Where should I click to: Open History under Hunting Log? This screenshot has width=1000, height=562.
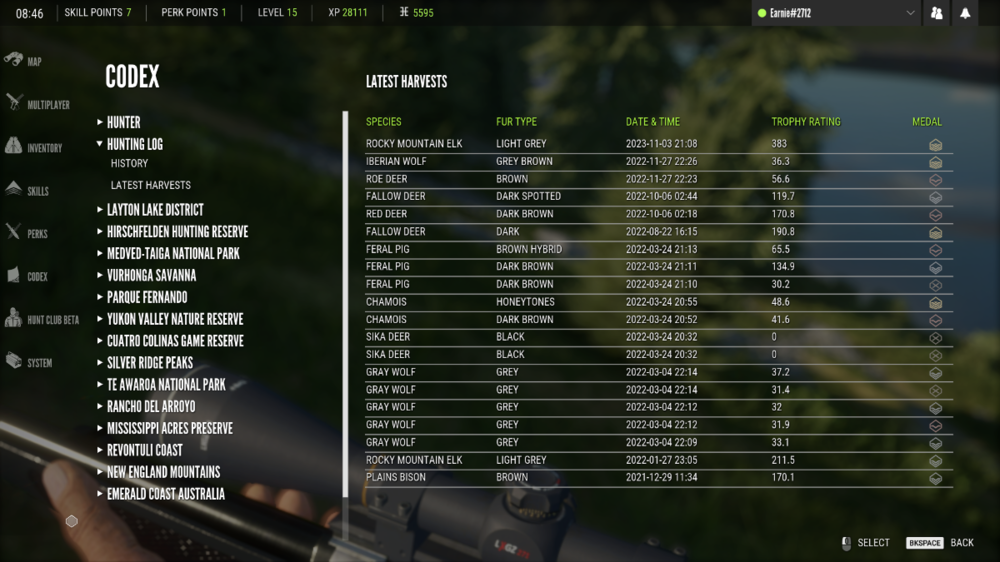click(129, 163)
